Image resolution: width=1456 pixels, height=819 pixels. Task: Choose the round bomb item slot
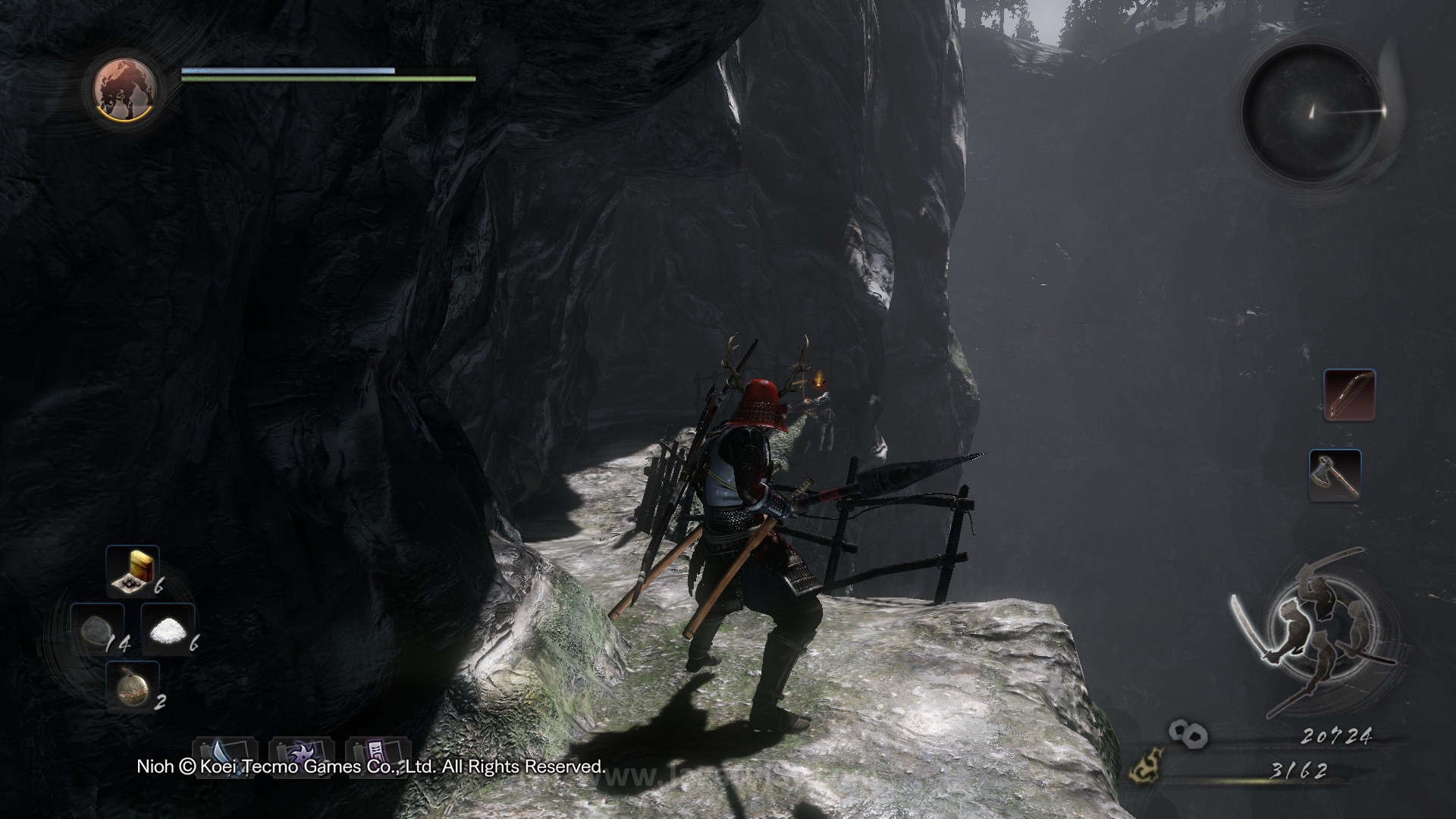click(132, 686)
